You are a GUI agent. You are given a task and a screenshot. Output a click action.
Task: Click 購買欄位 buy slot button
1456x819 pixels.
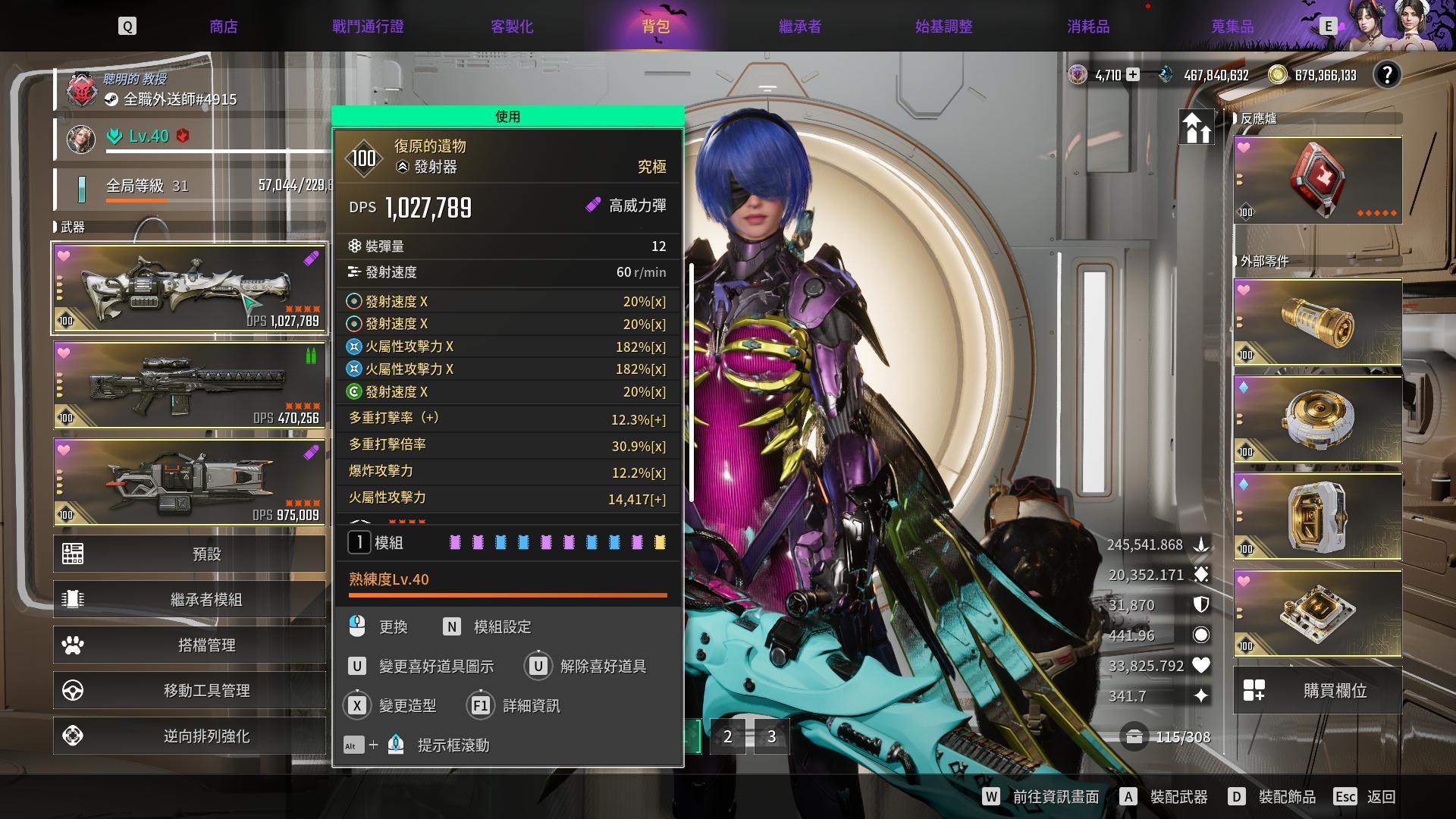(x=1317, y=691)
